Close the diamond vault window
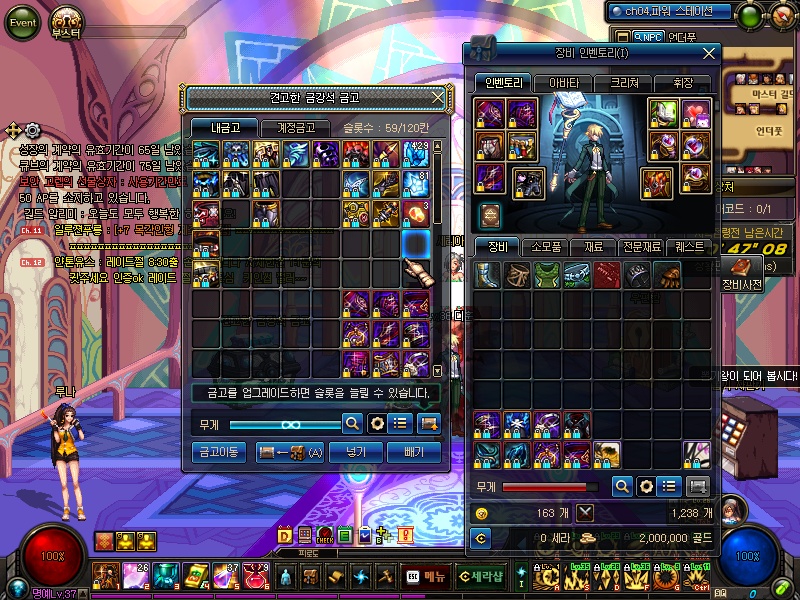Image resolution: width=800 pixels, height=600 pixels. point(437,97)
